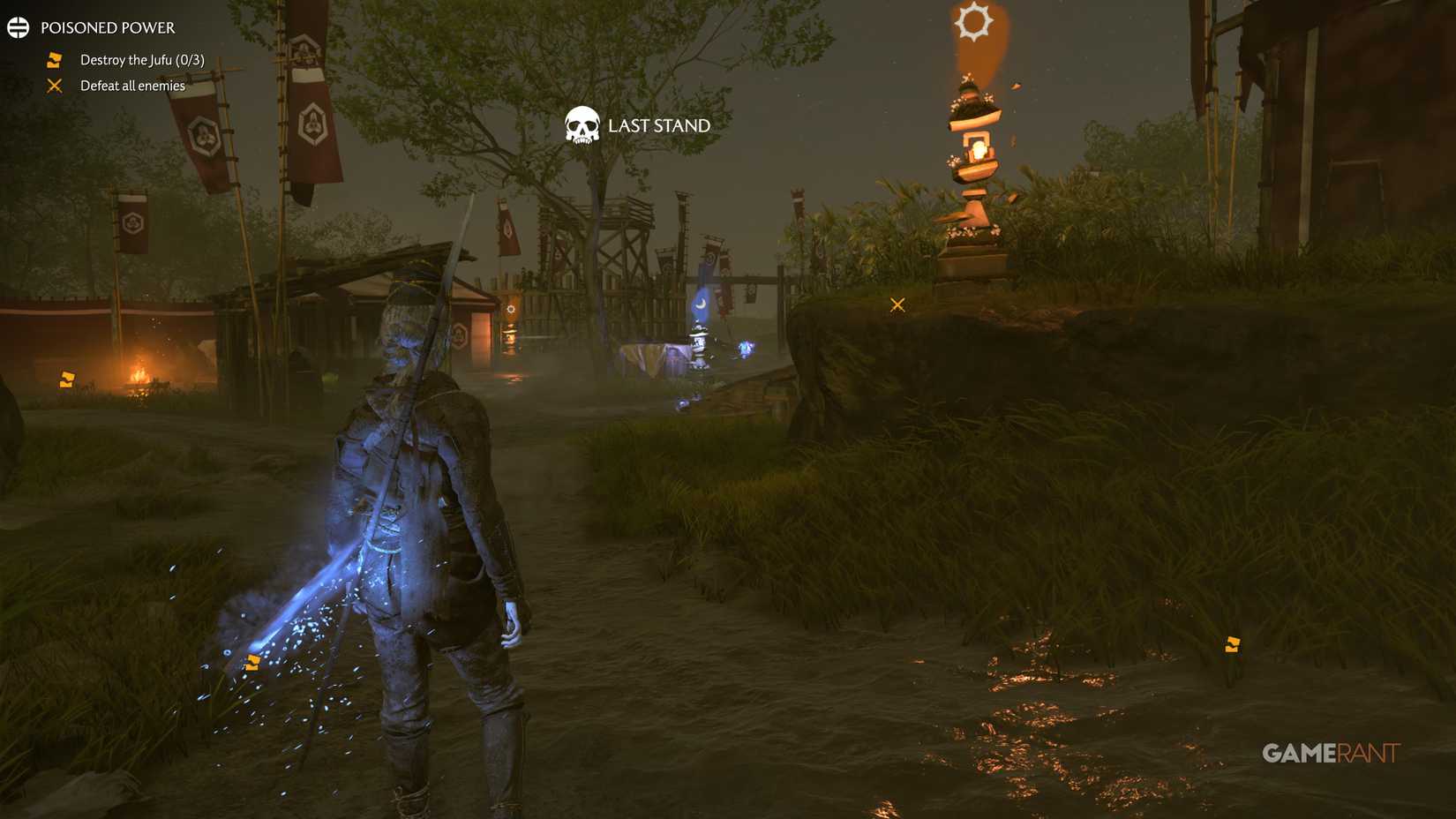Screen dimensions: 1456x819
Task: Click the Poisoned Power mission emblem icon
Action: [18, 26]
